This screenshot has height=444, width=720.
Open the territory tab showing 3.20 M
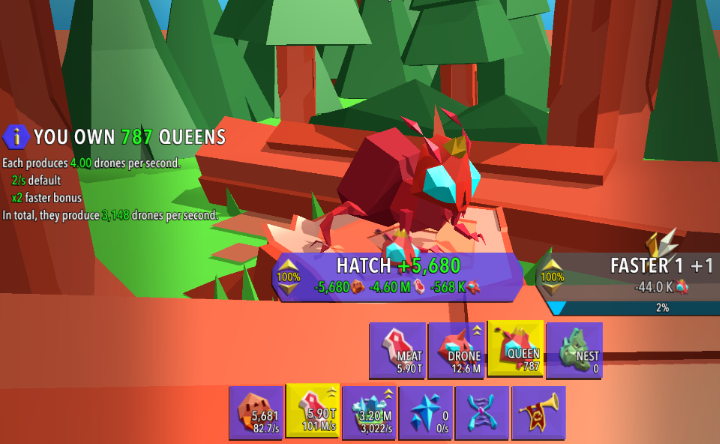pos(369,412)
